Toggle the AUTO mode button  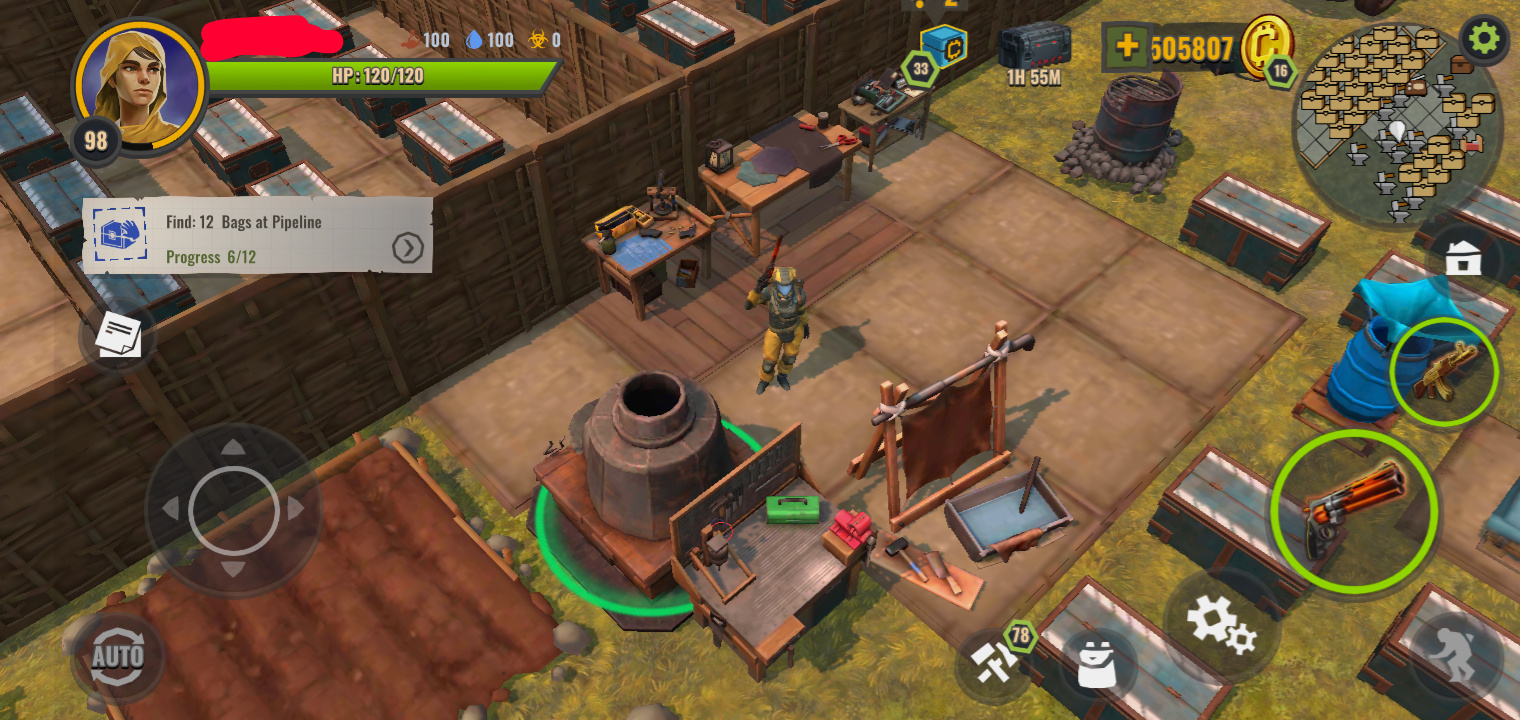click(117, 657)
